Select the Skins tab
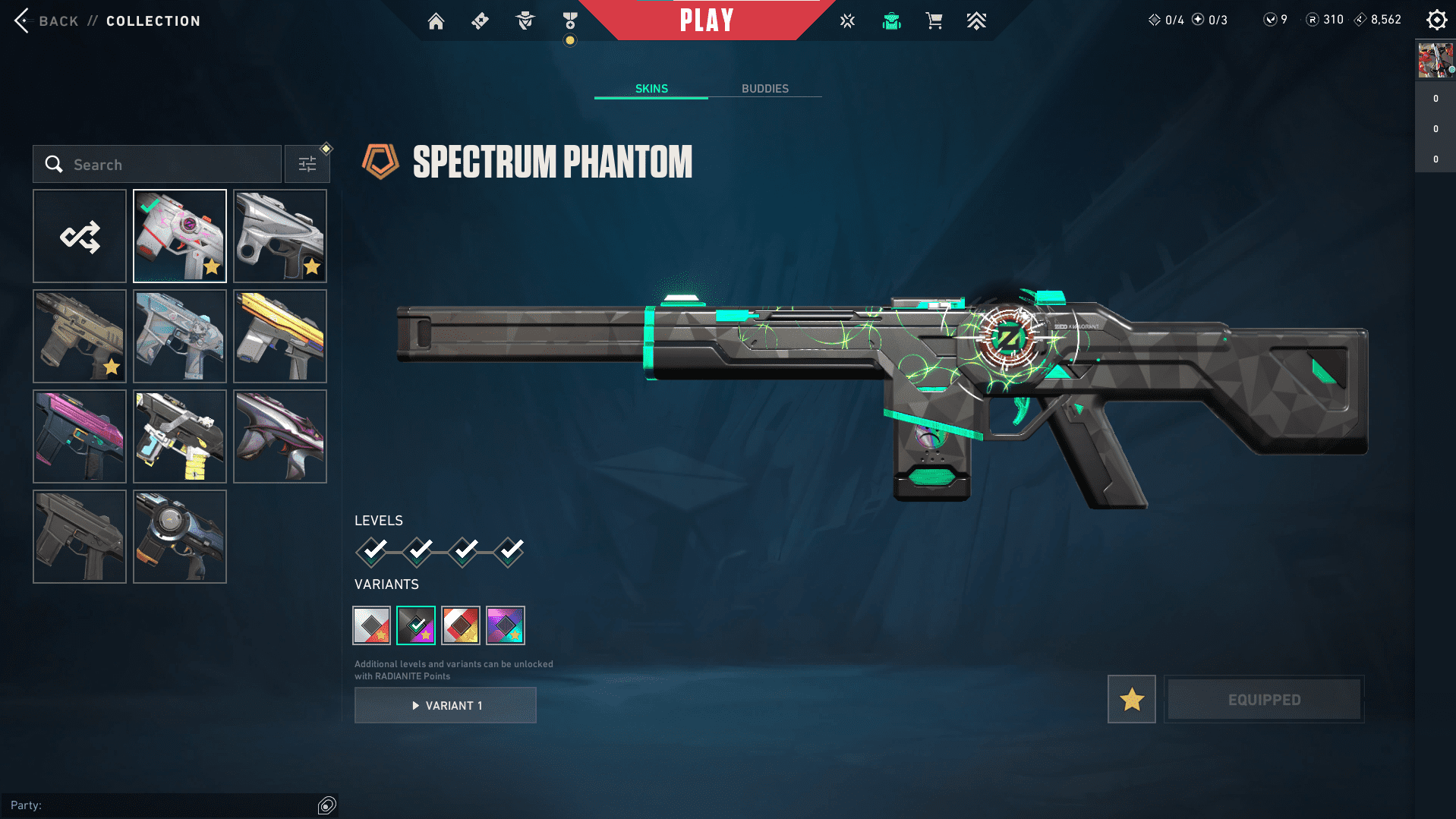This screenshot has height=819, width=1456. (x=651, y=89)
